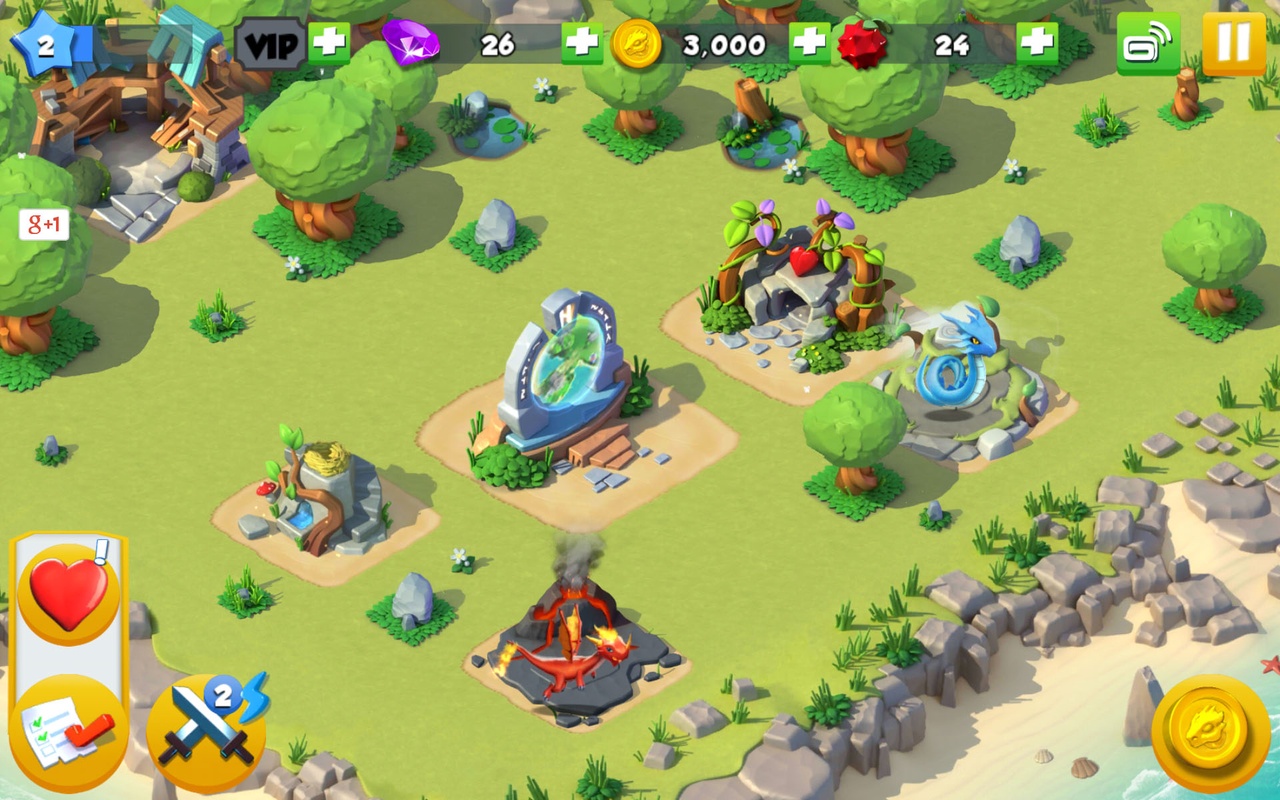The image size is (1280, 800).
Task: Pause the game with the orange button
Action: pos(1233,44)
